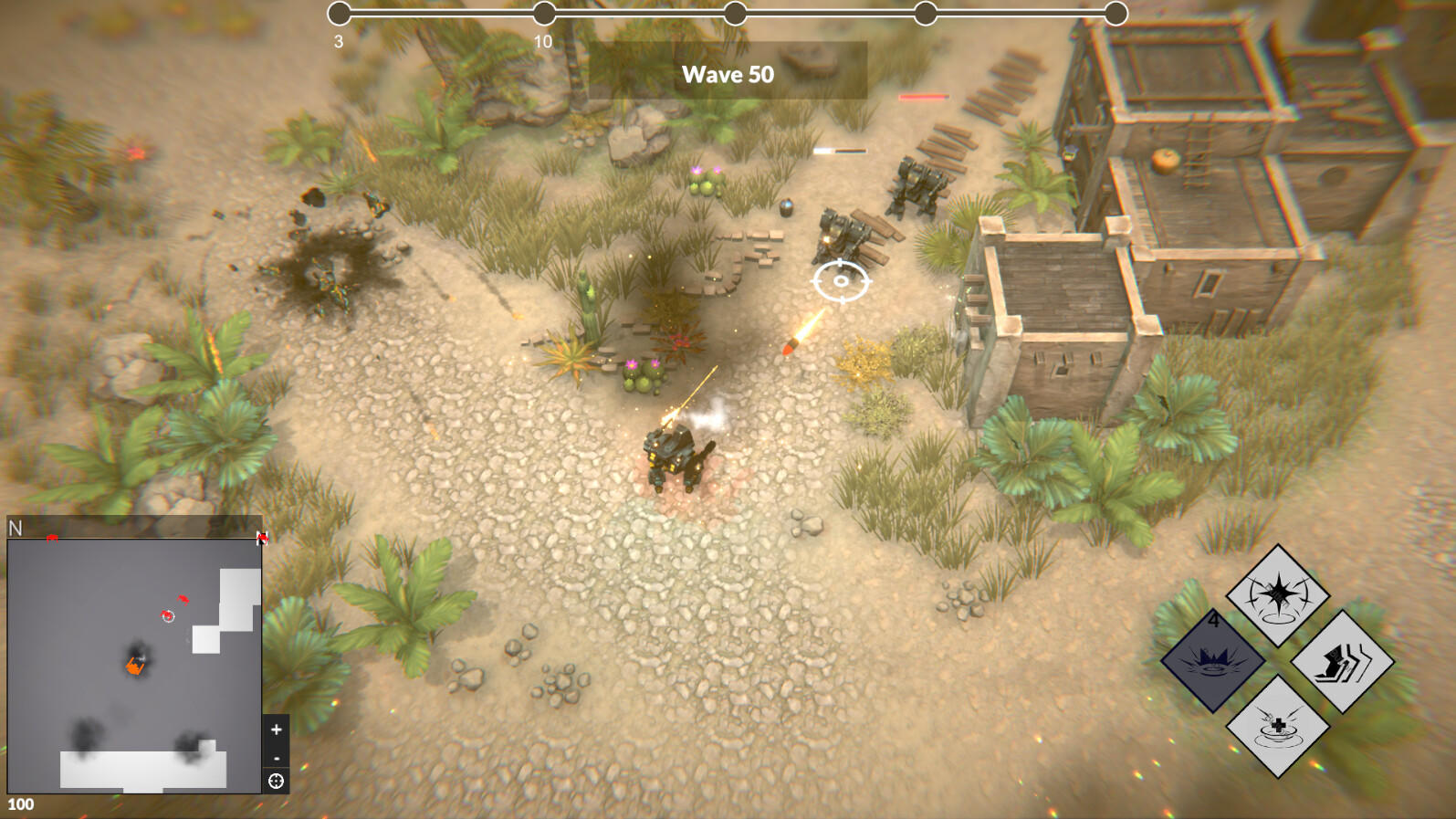Click the Wave 50 banner
Image resolution: width=1456 pixels, height=819 pixels.
pos(728,75)
